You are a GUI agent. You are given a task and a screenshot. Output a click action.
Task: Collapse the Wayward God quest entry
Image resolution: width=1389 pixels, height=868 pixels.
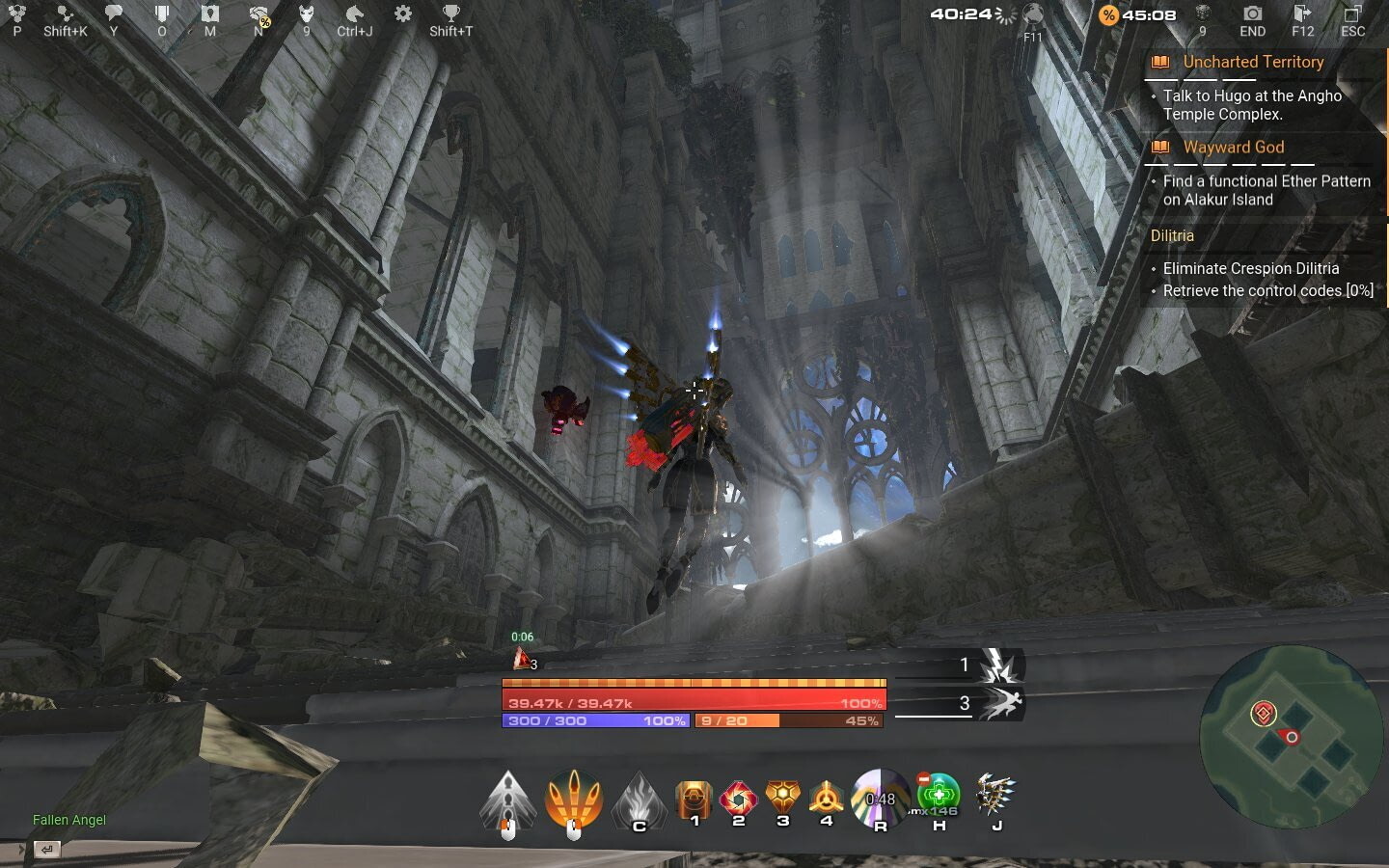[1234, 147]
